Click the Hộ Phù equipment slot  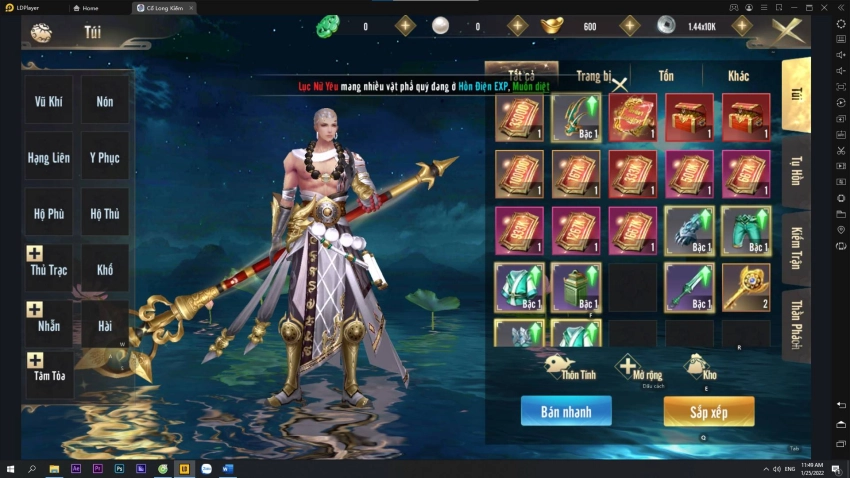point(48,213)
